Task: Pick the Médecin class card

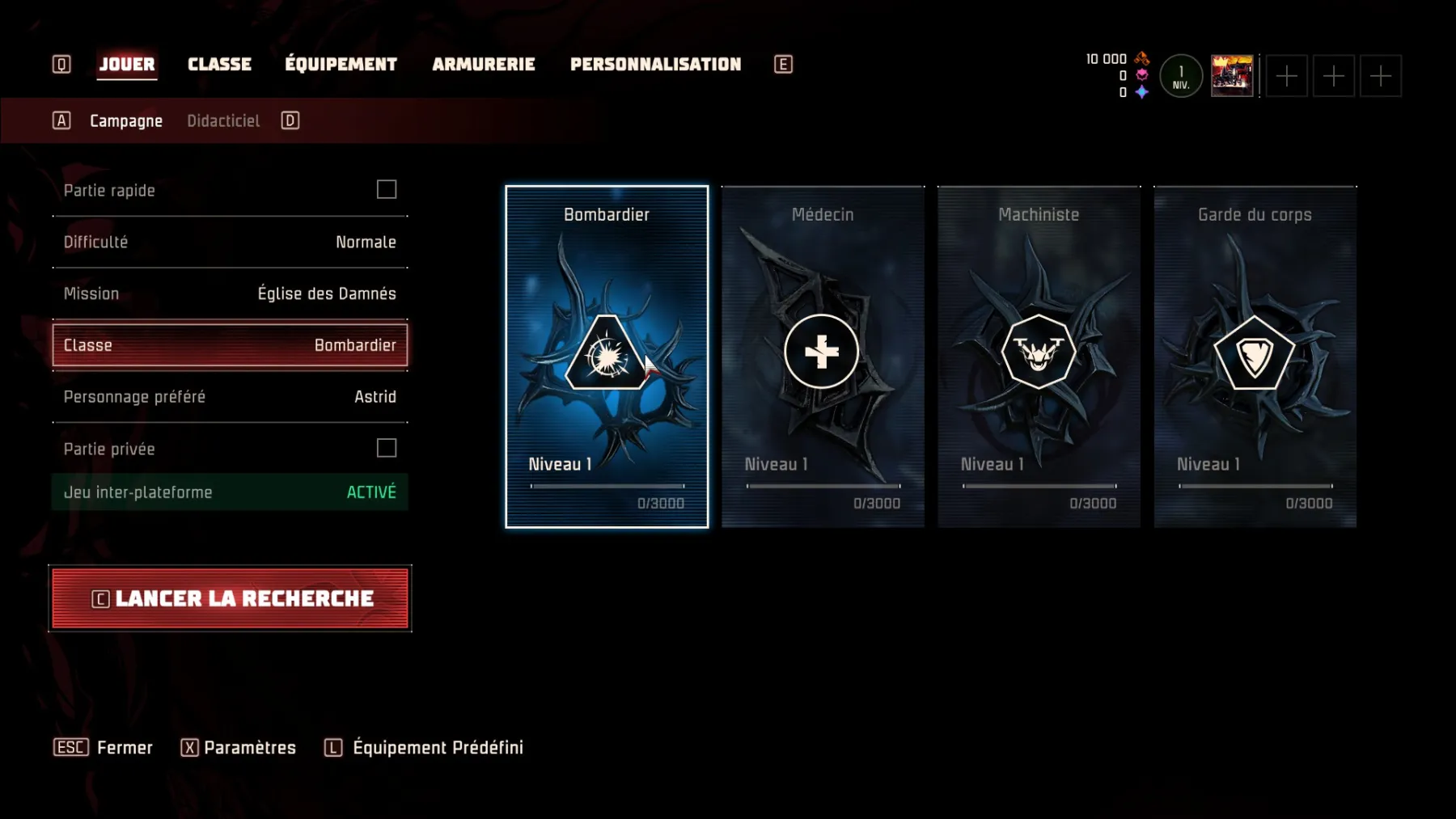Action: coord(823,357)
